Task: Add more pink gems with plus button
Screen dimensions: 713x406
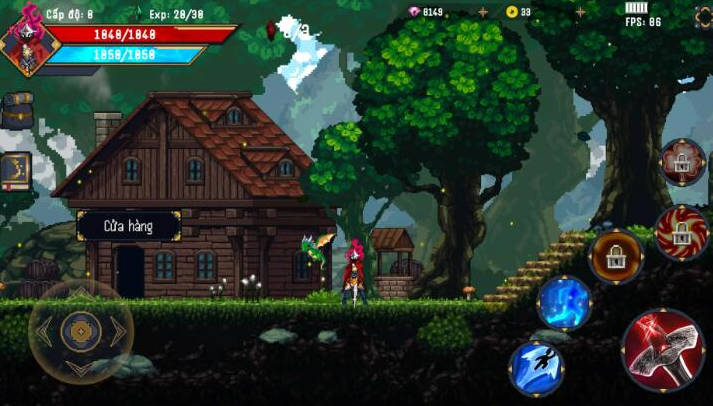Action: pyautogui.click(x=483, y=12)
